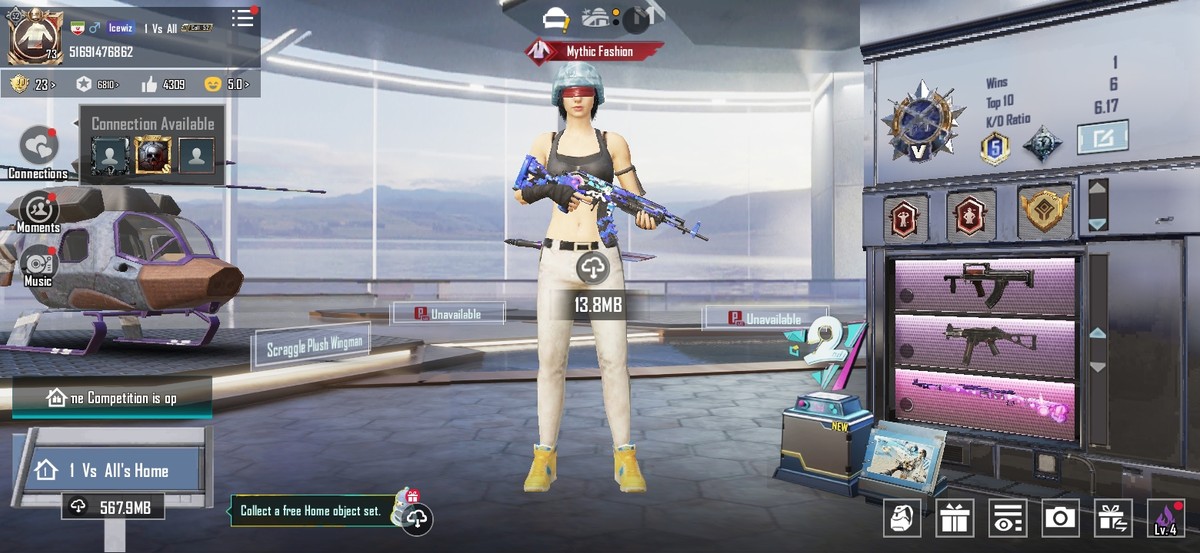Open 1 Vs All's Home panel
This screenshot has height=553, width=1200.
[x=118, y=470]
